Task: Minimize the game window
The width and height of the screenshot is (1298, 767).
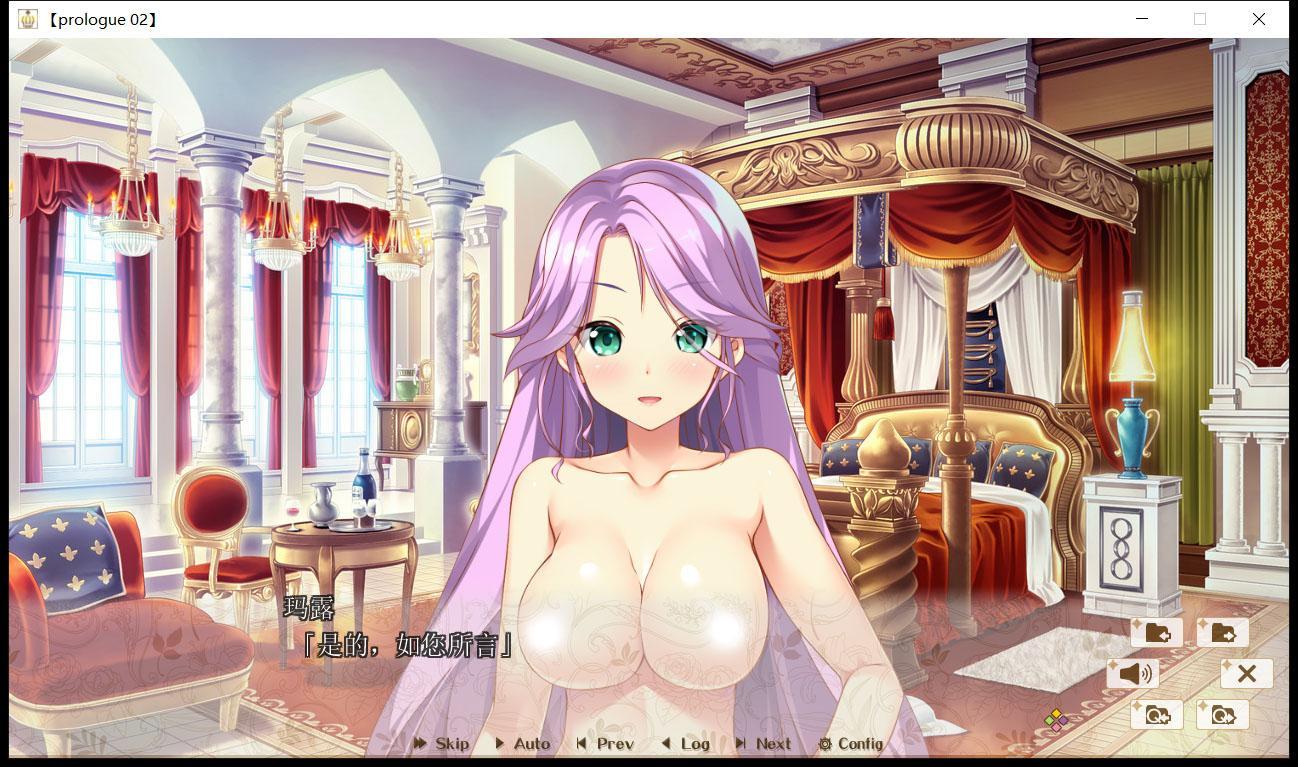Action: coord(1141,18)
